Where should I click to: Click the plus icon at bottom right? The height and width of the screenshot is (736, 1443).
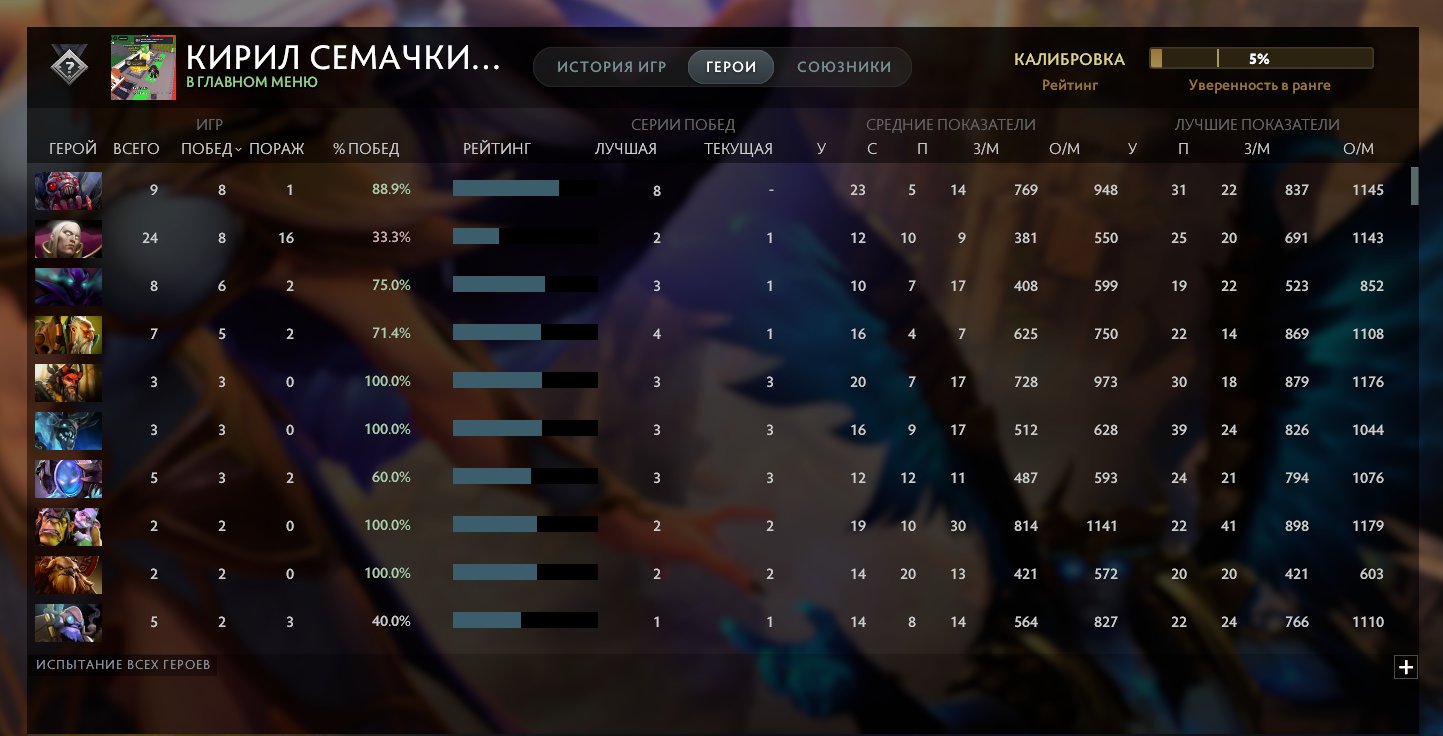pyautogui.click(x=1406, y=666)
